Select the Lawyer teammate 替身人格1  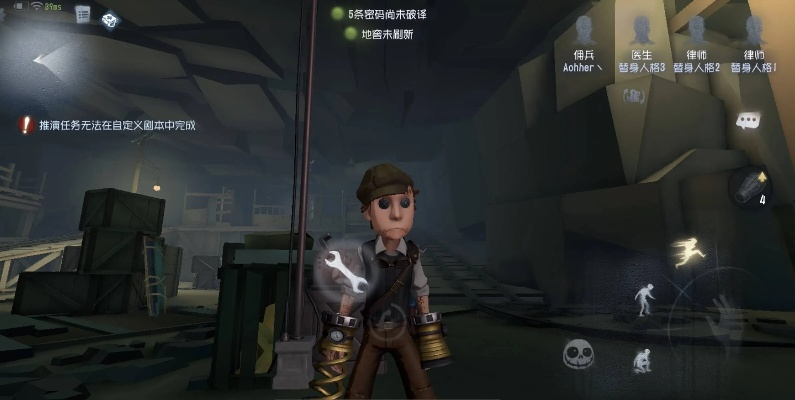click(755, 44)
